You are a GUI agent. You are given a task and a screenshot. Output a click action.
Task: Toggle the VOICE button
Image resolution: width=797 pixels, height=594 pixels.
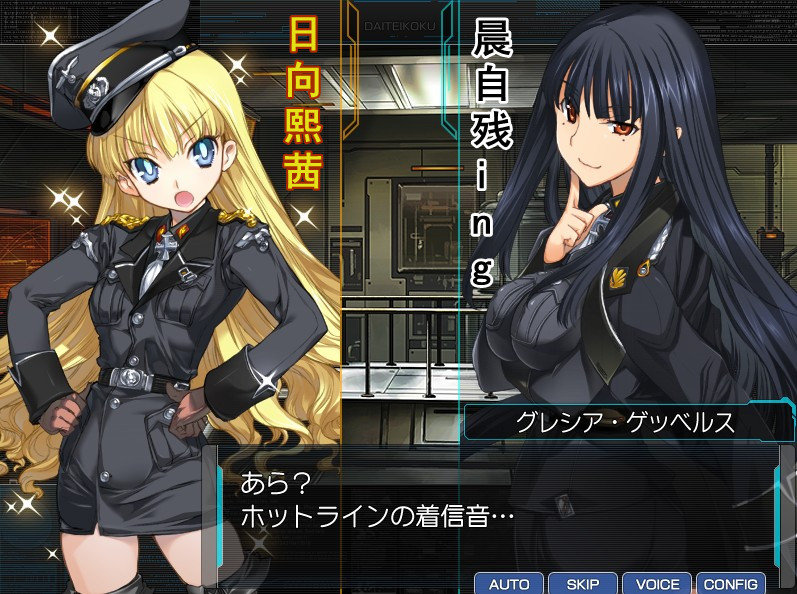(x=656, y=584)
